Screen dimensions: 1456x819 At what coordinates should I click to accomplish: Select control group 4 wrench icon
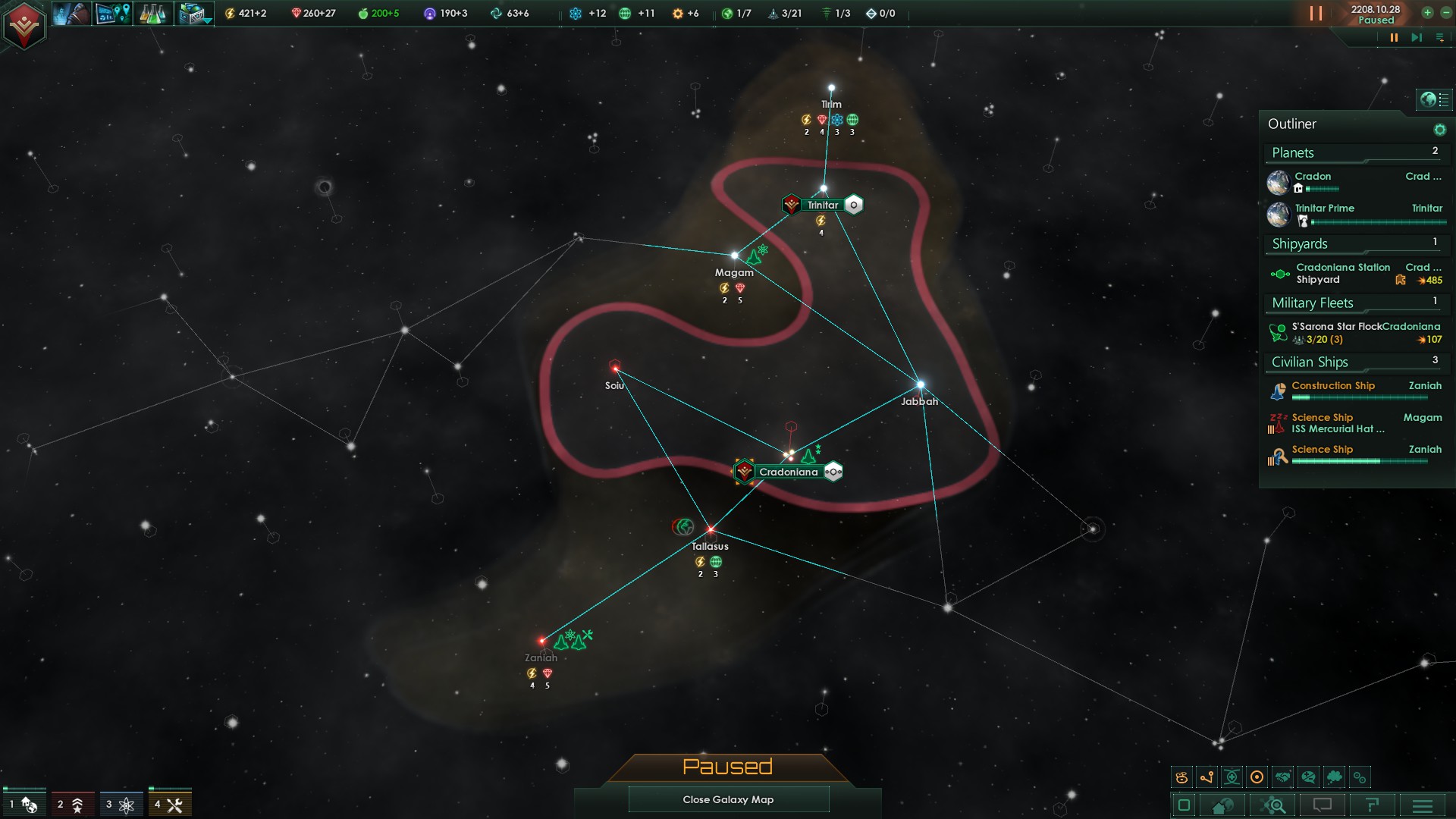tap(170, 805)
